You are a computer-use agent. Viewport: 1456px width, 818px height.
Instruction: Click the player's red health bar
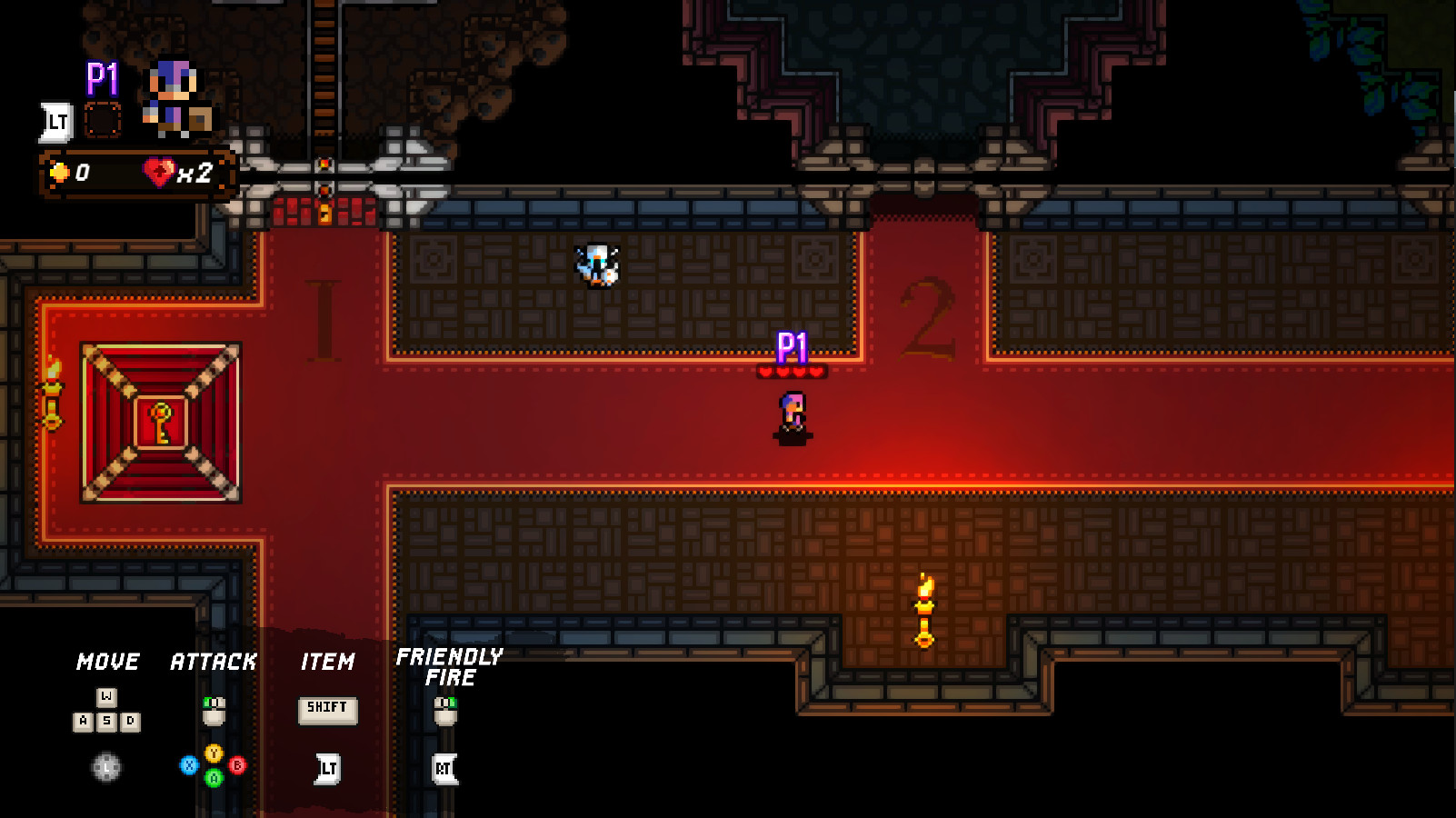[x=793, y=371]
